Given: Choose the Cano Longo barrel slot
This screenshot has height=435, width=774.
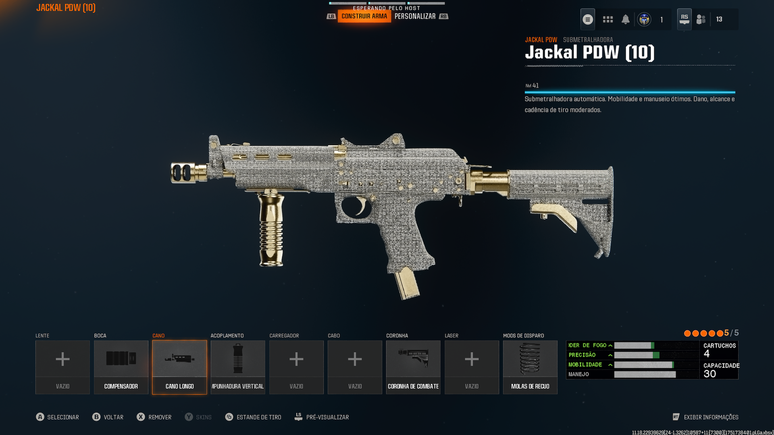Looking at the screenshot, I should [180, 366].
